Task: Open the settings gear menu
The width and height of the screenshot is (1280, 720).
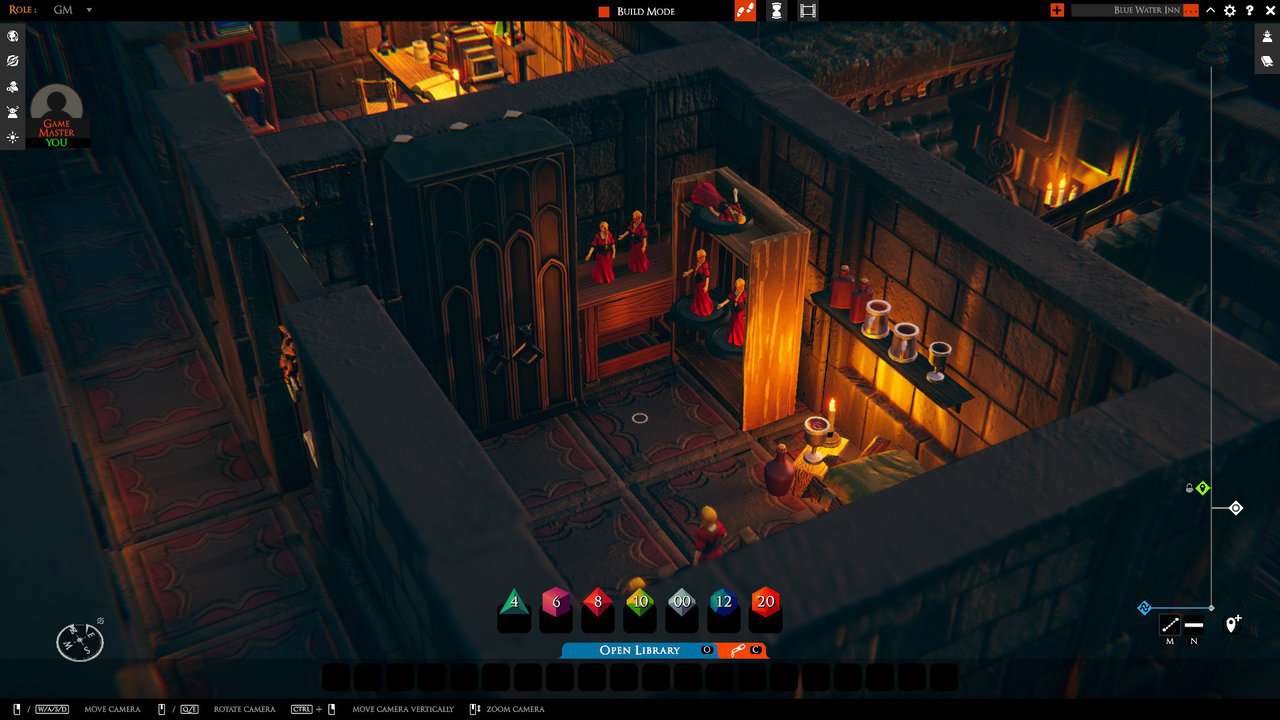Action: coord(1229,10)
